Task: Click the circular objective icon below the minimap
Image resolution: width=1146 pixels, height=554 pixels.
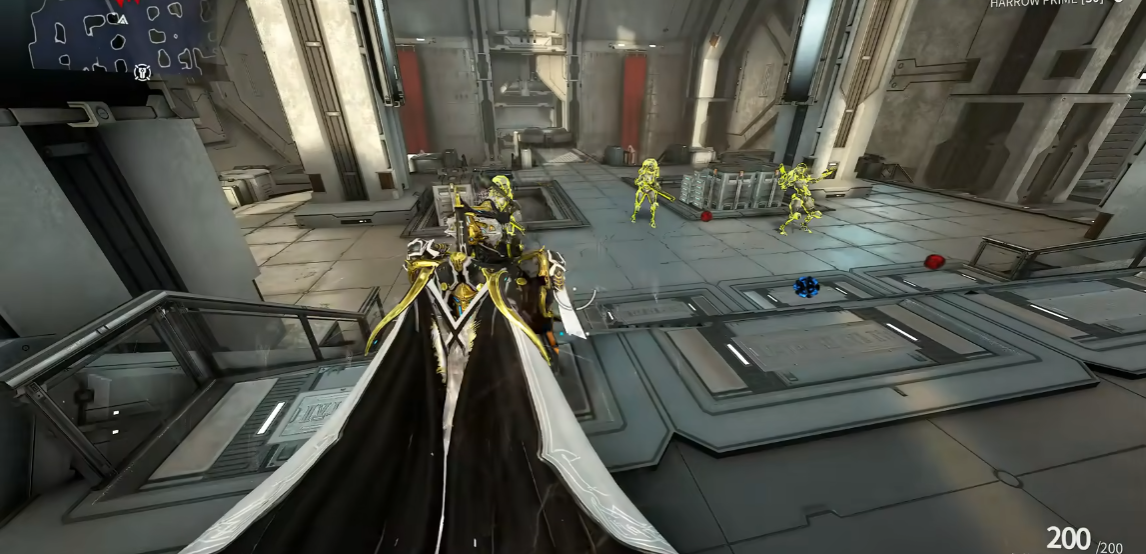Action: point(142,72)
